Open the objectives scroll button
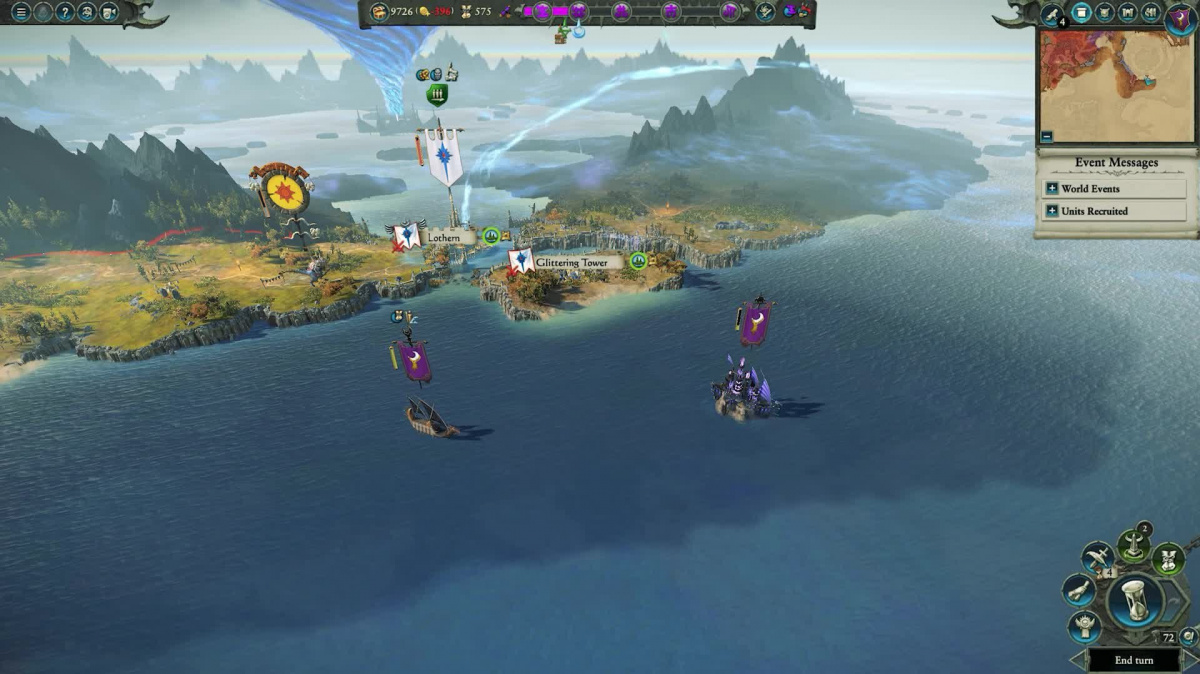Screen dimensions: 1200x674 pyautogui.click(x=1078, y=590)
